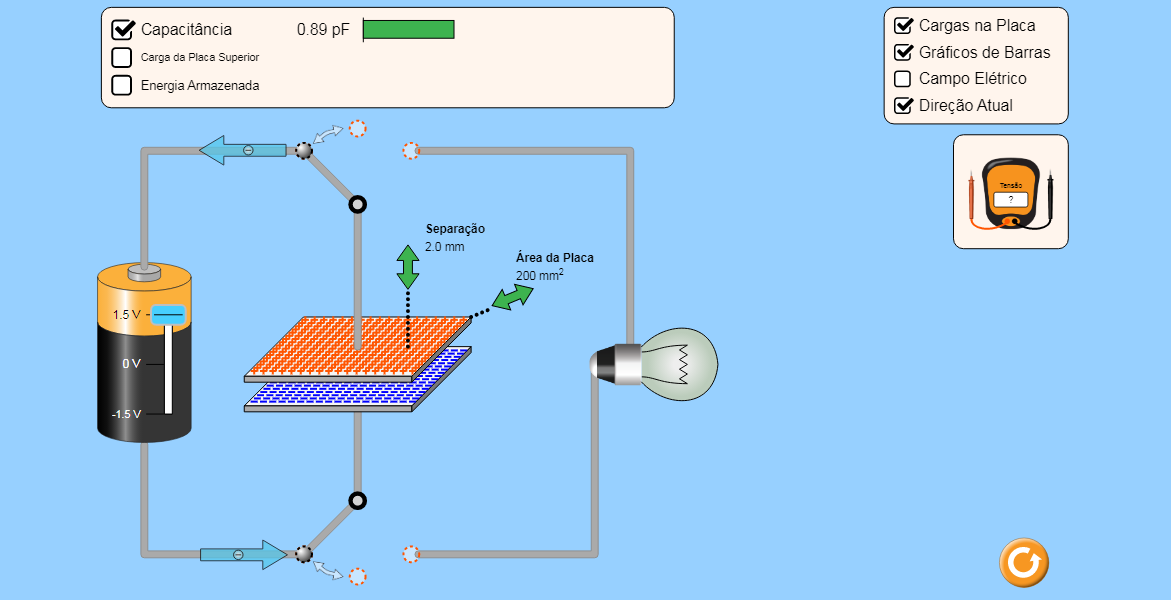Toggle the Gráficos de Barras checkbox
Viewport: 1171px width, 600px height.
point(904,52)
